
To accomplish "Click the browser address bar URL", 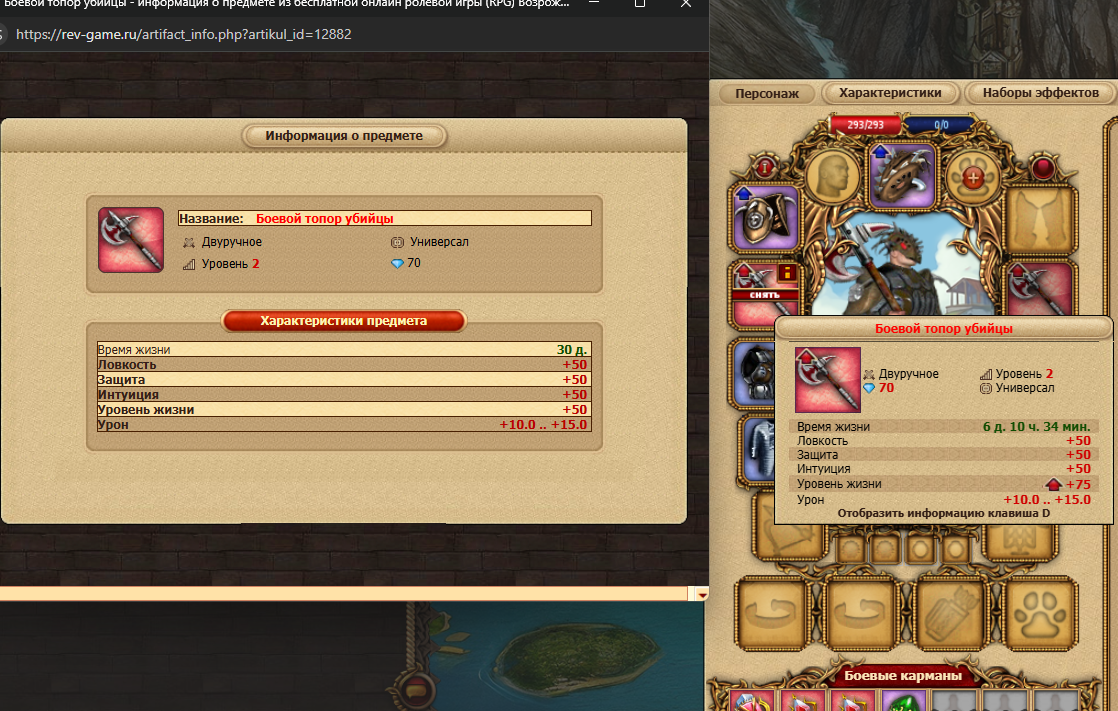I will click(184, 34).
